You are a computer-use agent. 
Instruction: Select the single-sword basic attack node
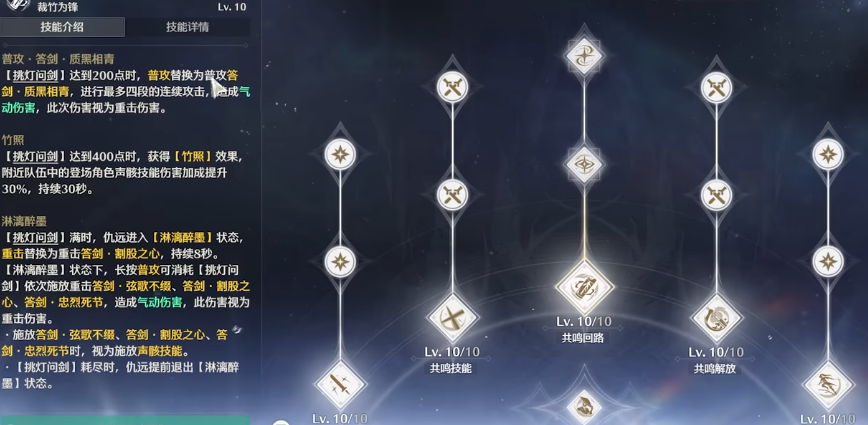click(x=339, y=385)
